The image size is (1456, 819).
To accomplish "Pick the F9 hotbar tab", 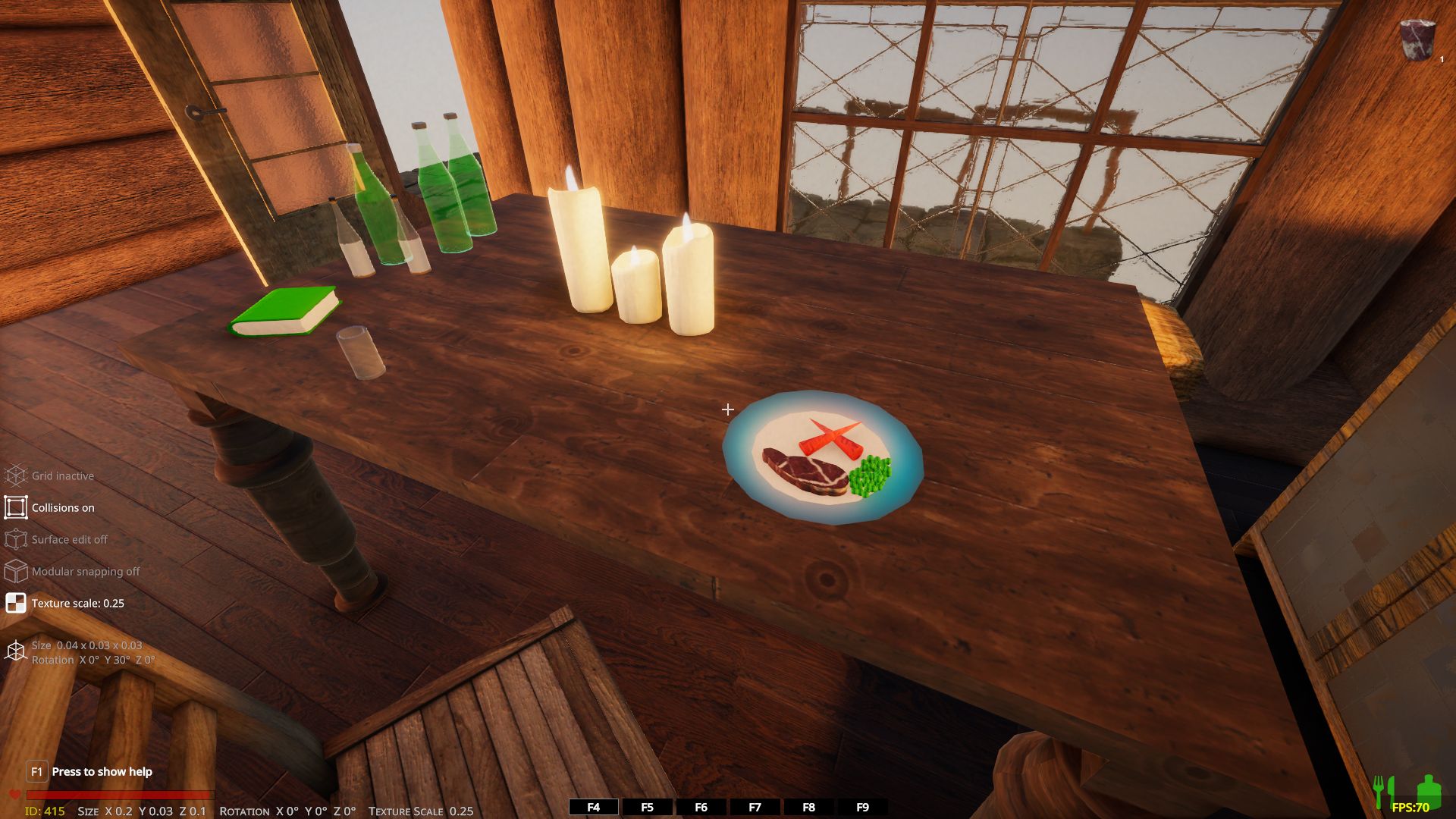I will [x=862, y=808].
